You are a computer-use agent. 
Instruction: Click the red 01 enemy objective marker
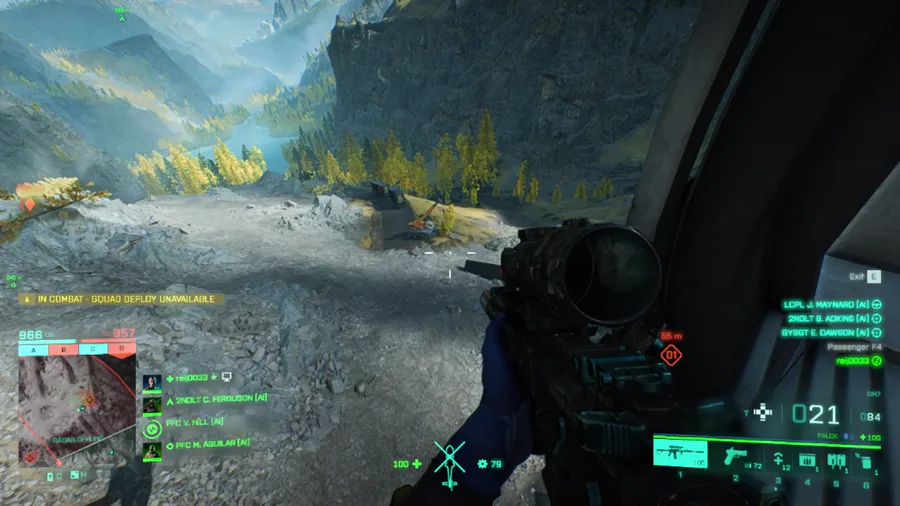coord(672,354)
